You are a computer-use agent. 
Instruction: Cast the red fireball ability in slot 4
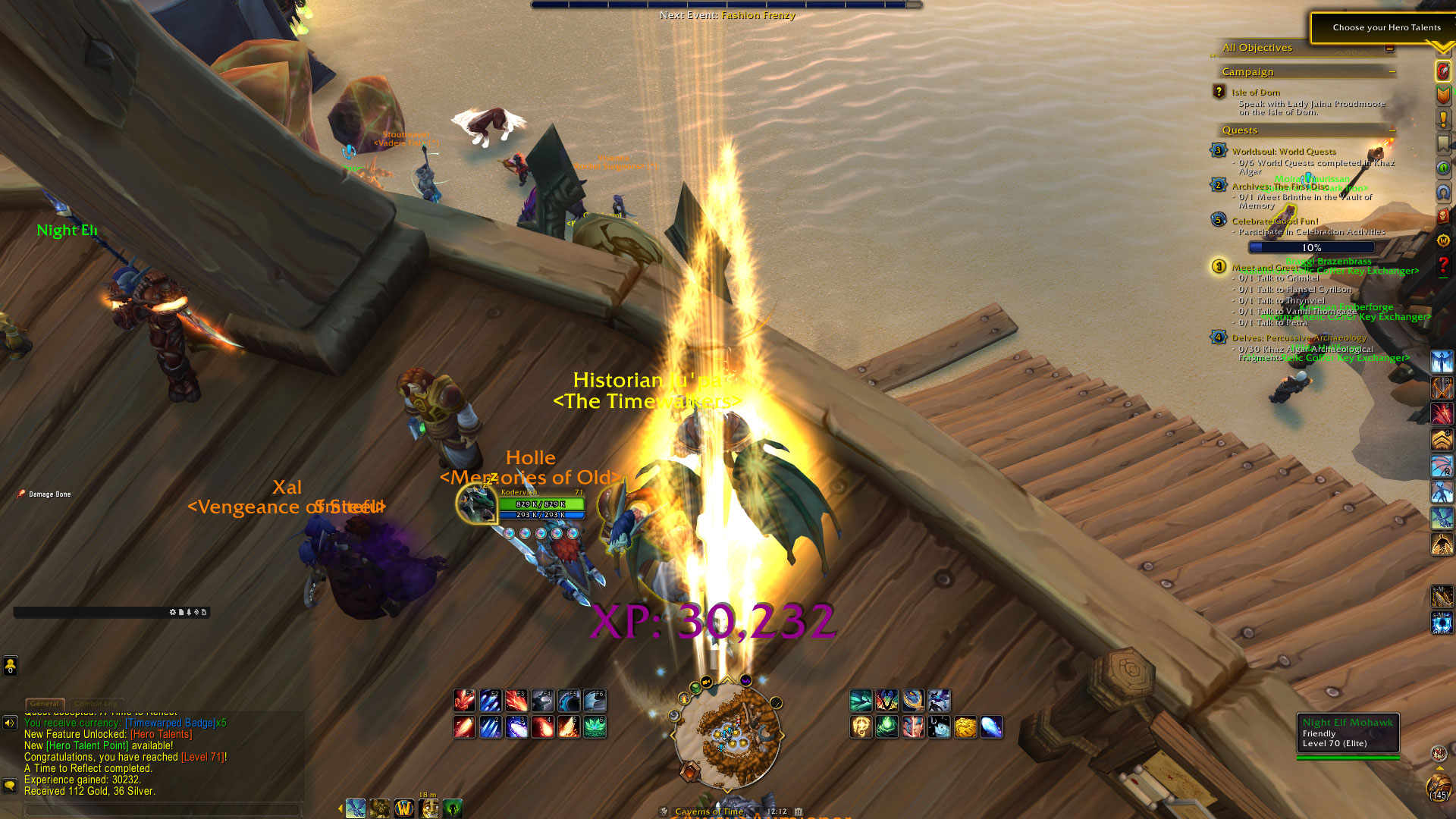pos(543,727)
